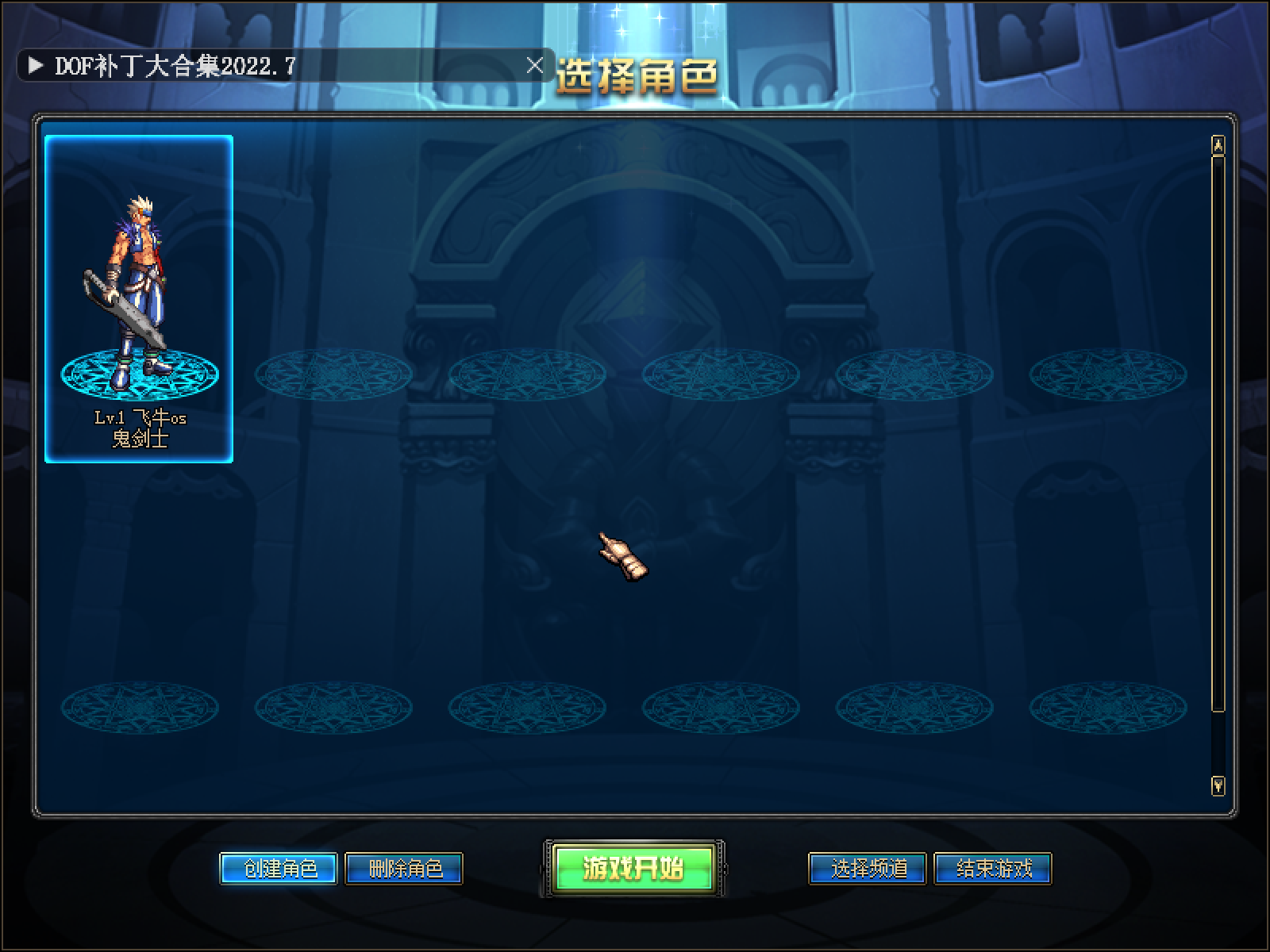Expand the DOF补丁大合集2022.7 banner arrow

click(35, 65)
